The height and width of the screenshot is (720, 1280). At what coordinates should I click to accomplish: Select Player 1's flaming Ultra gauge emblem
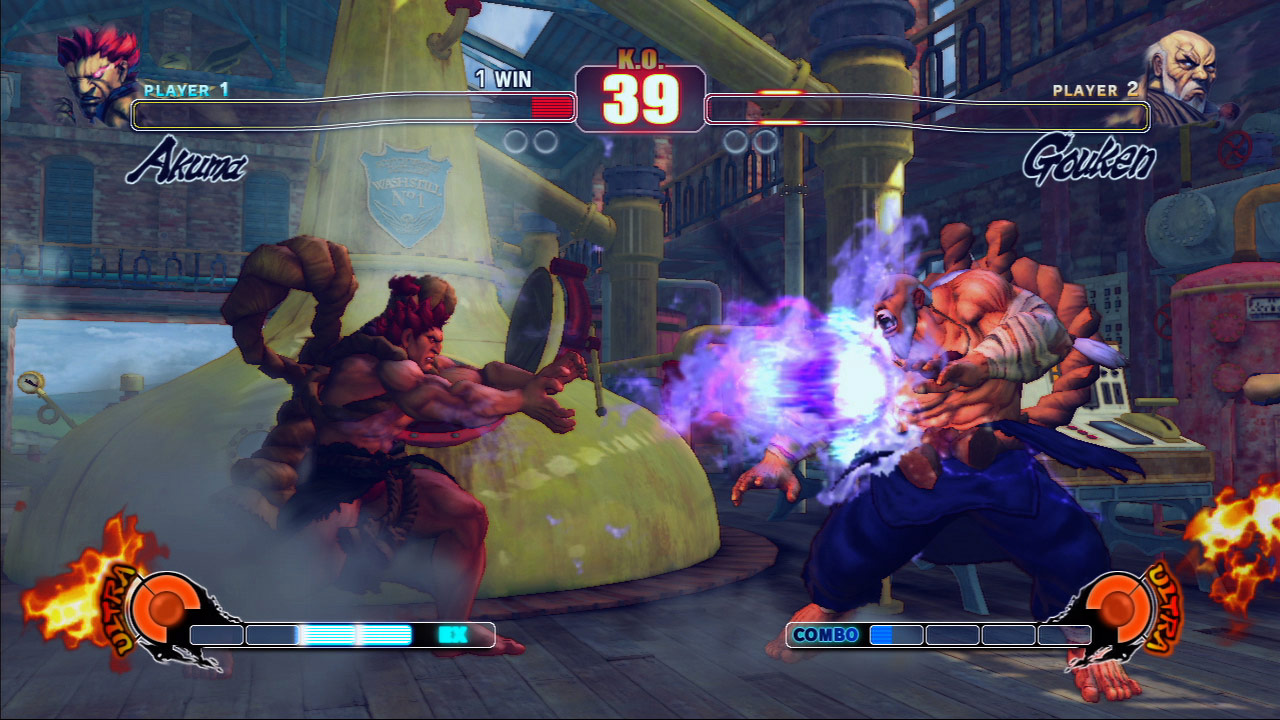point(160,609)
